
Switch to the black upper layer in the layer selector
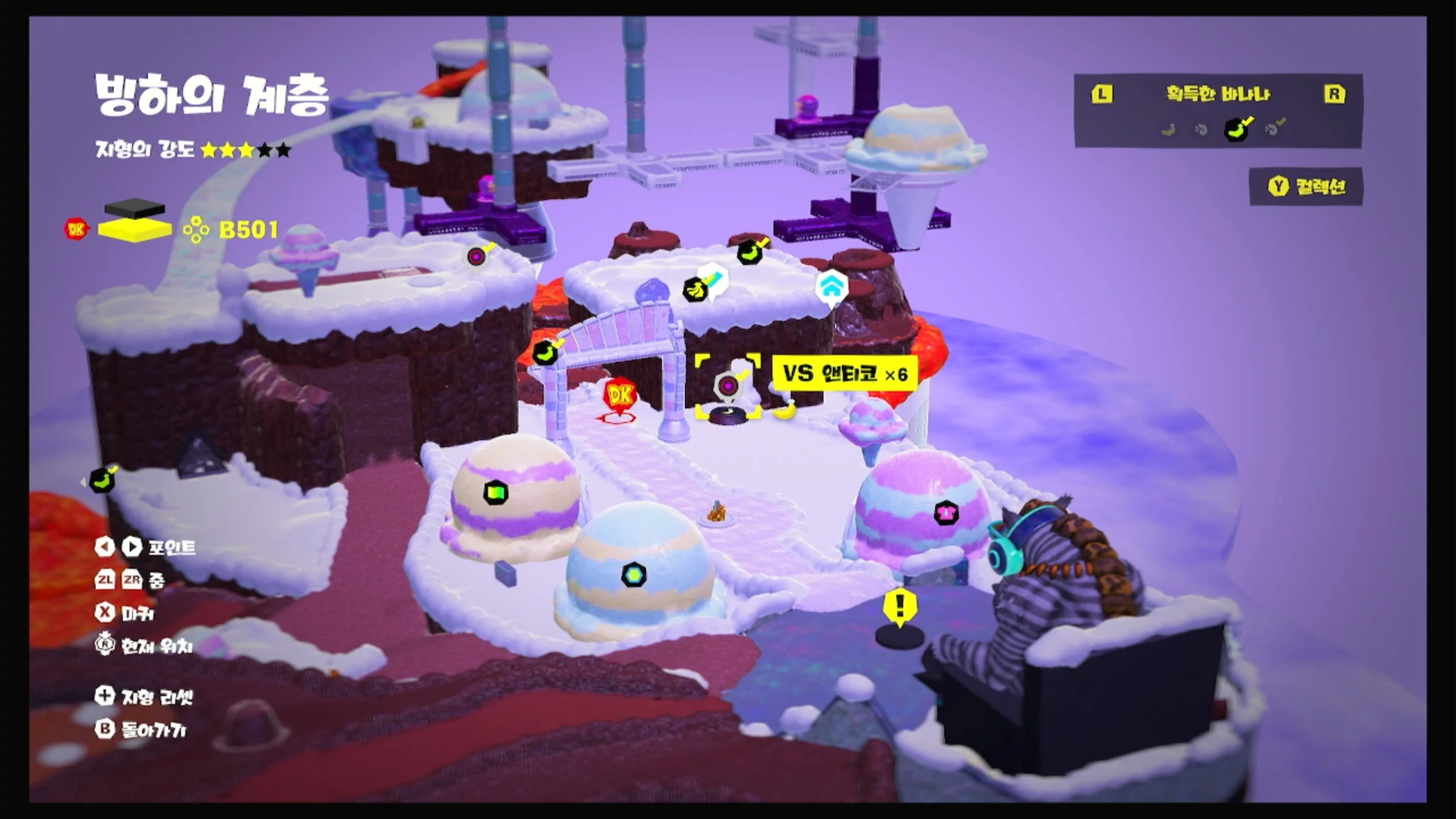point(135,208)
